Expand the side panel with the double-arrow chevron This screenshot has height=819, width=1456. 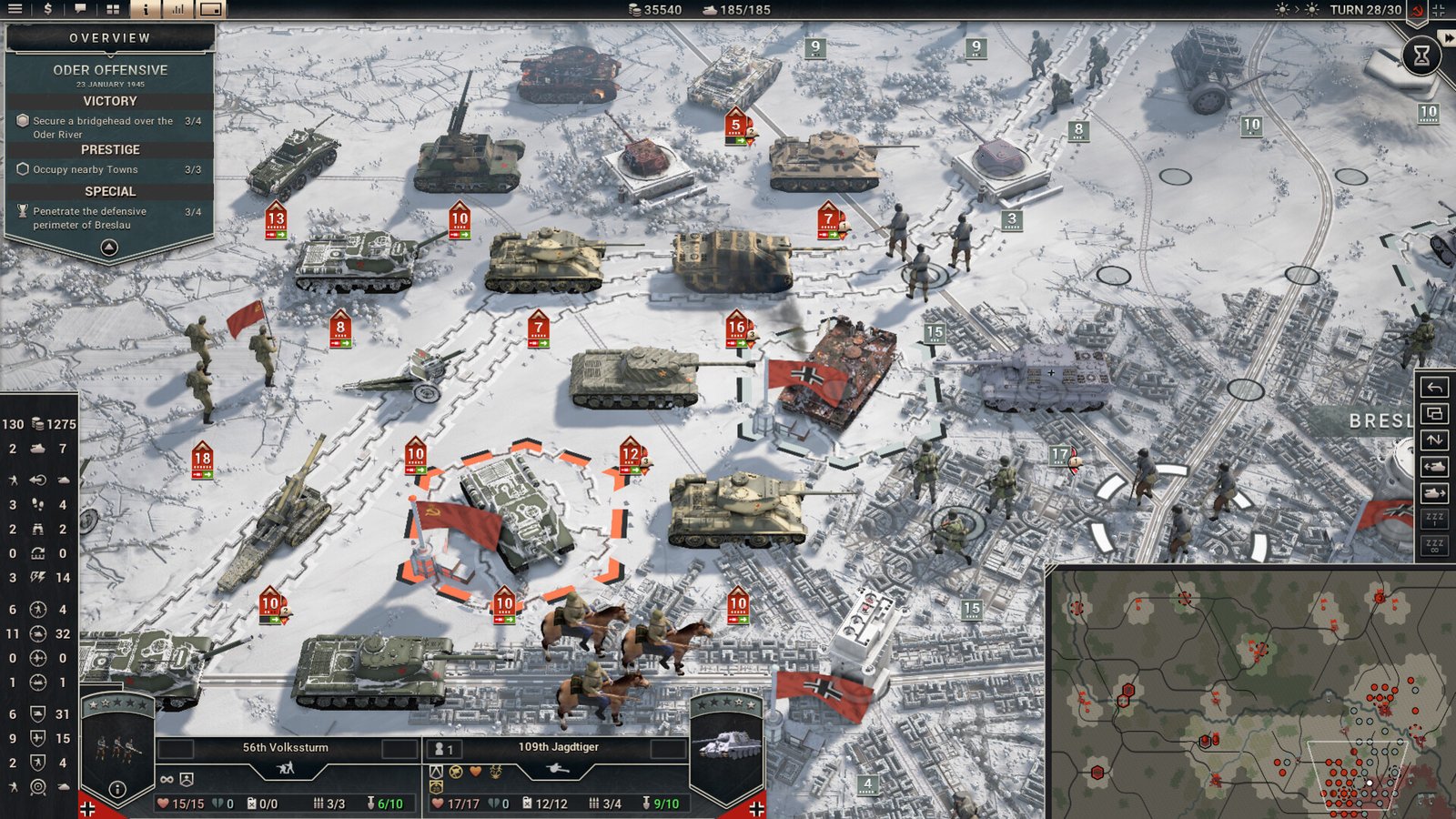1447,37
